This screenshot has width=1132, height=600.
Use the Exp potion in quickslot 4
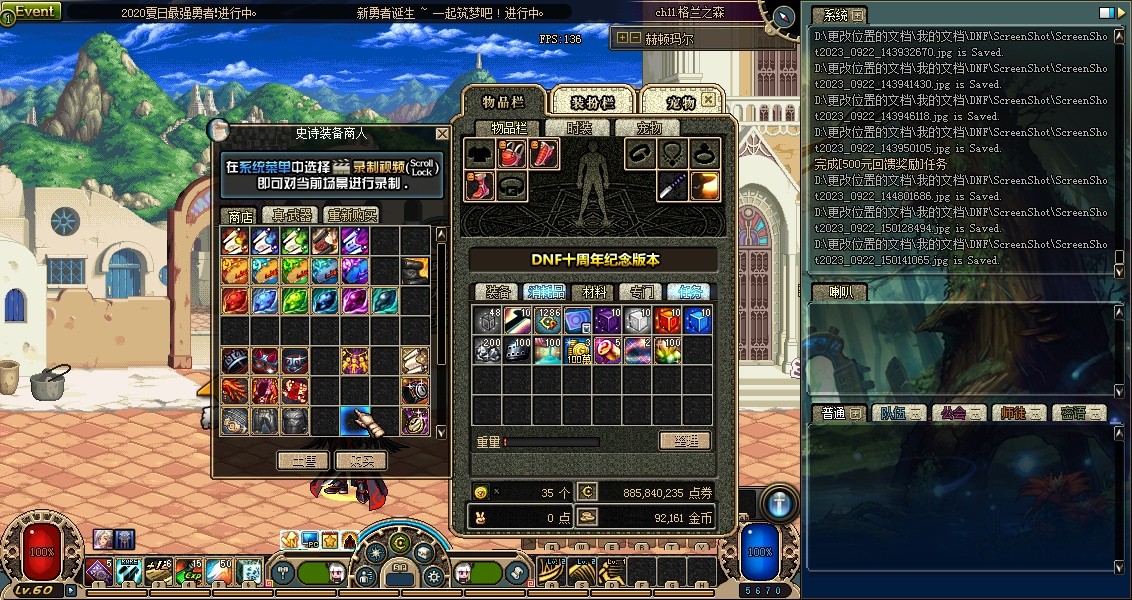tap(189, 571)
